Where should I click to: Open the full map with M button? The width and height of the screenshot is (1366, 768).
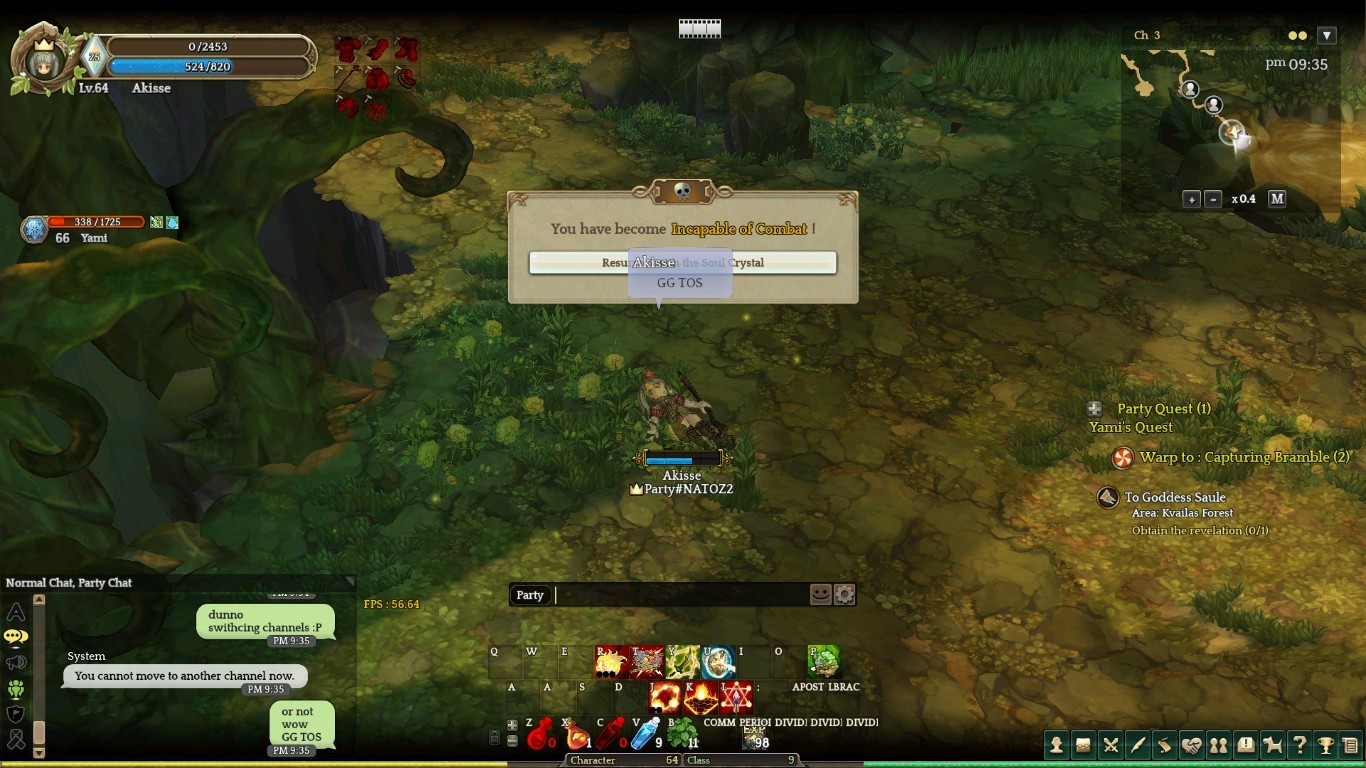coord(1277,199)
